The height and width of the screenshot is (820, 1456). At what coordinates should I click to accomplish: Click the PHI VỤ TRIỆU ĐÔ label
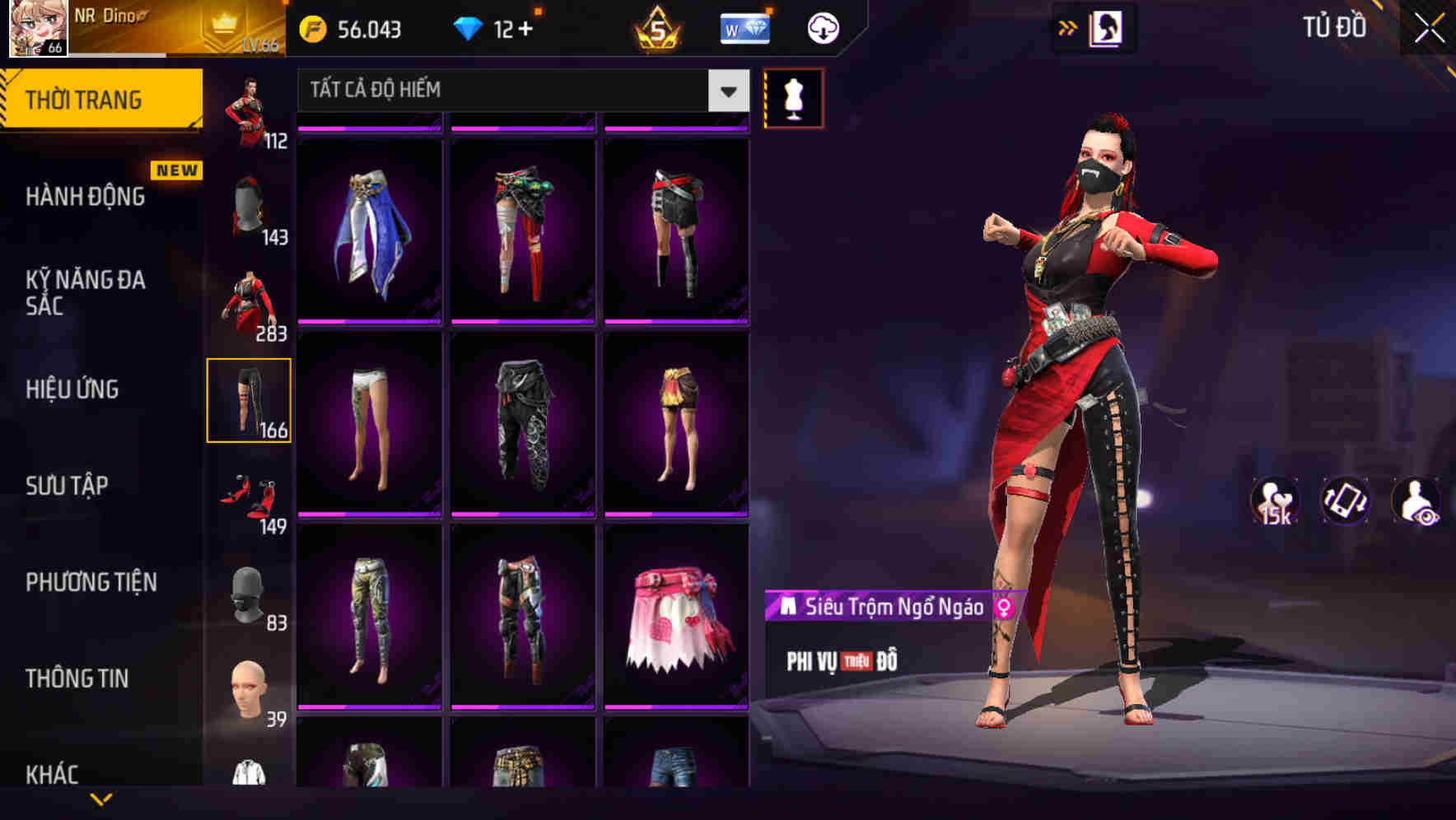(842, 659)
